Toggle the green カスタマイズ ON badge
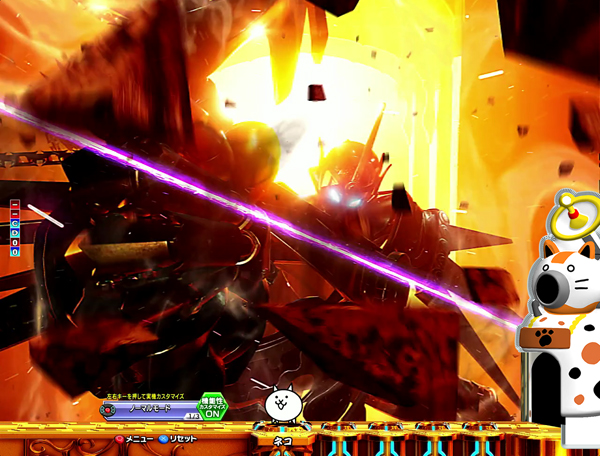 click(213, 405)
